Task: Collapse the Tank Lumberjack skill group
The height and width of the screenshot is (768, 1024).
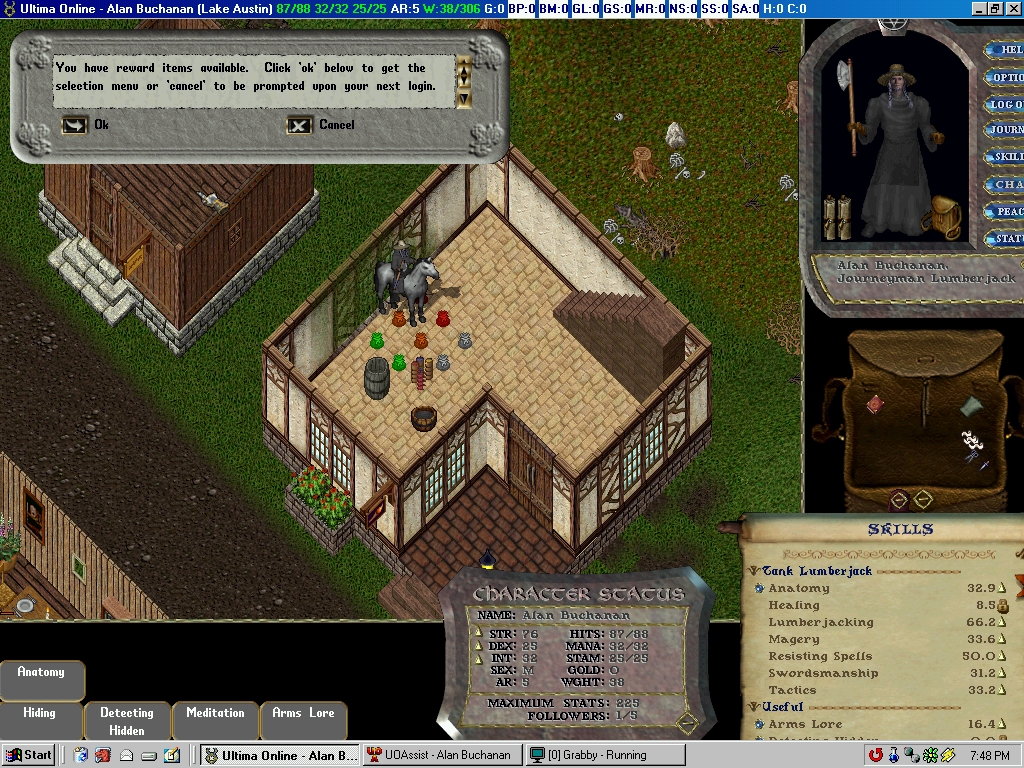Action: (755, 571)
